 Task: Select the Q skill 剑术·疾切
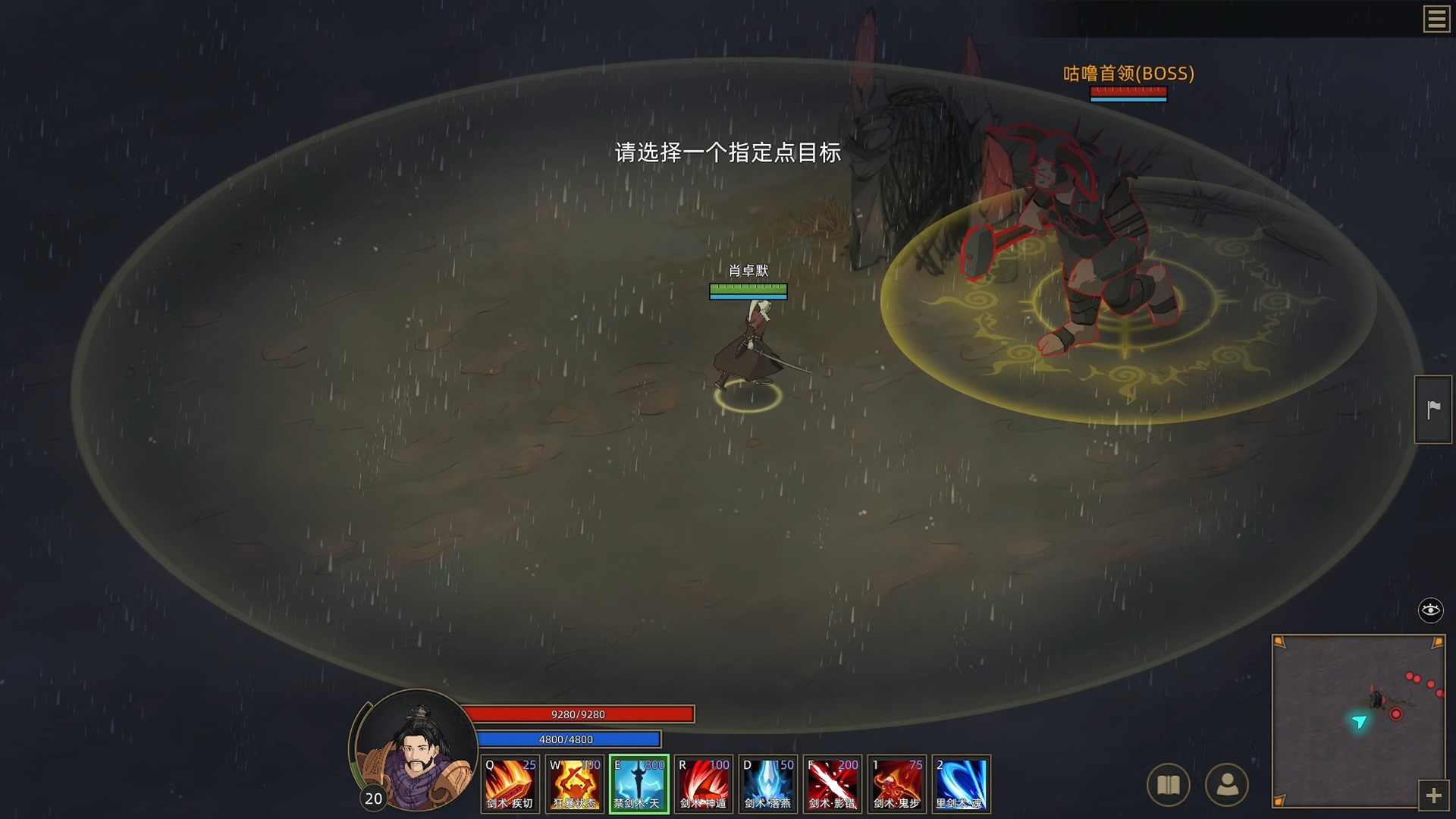tap(510, 784)
